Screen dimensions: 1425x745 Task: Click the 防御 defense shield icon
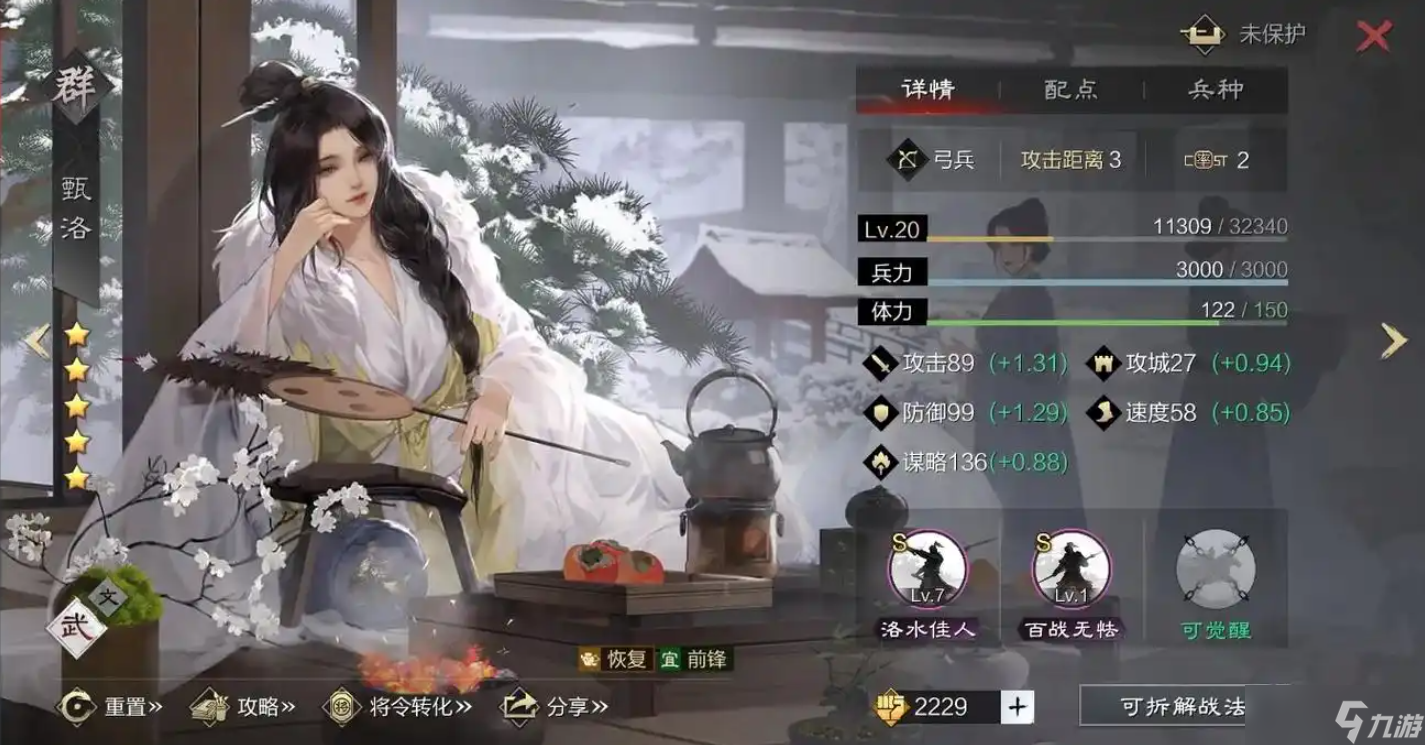point(882,413)
